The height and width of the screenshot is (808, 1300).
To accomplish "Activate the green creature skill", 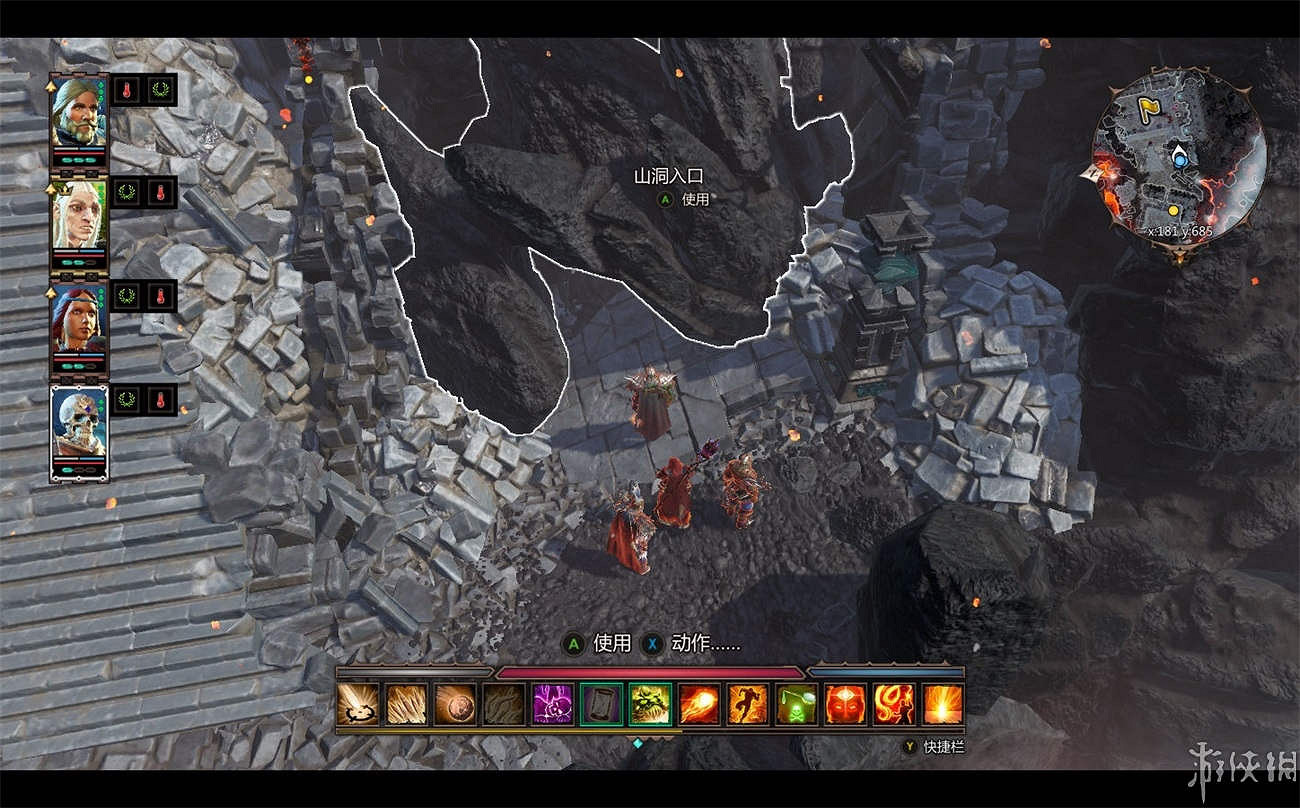I will (650, 704).
